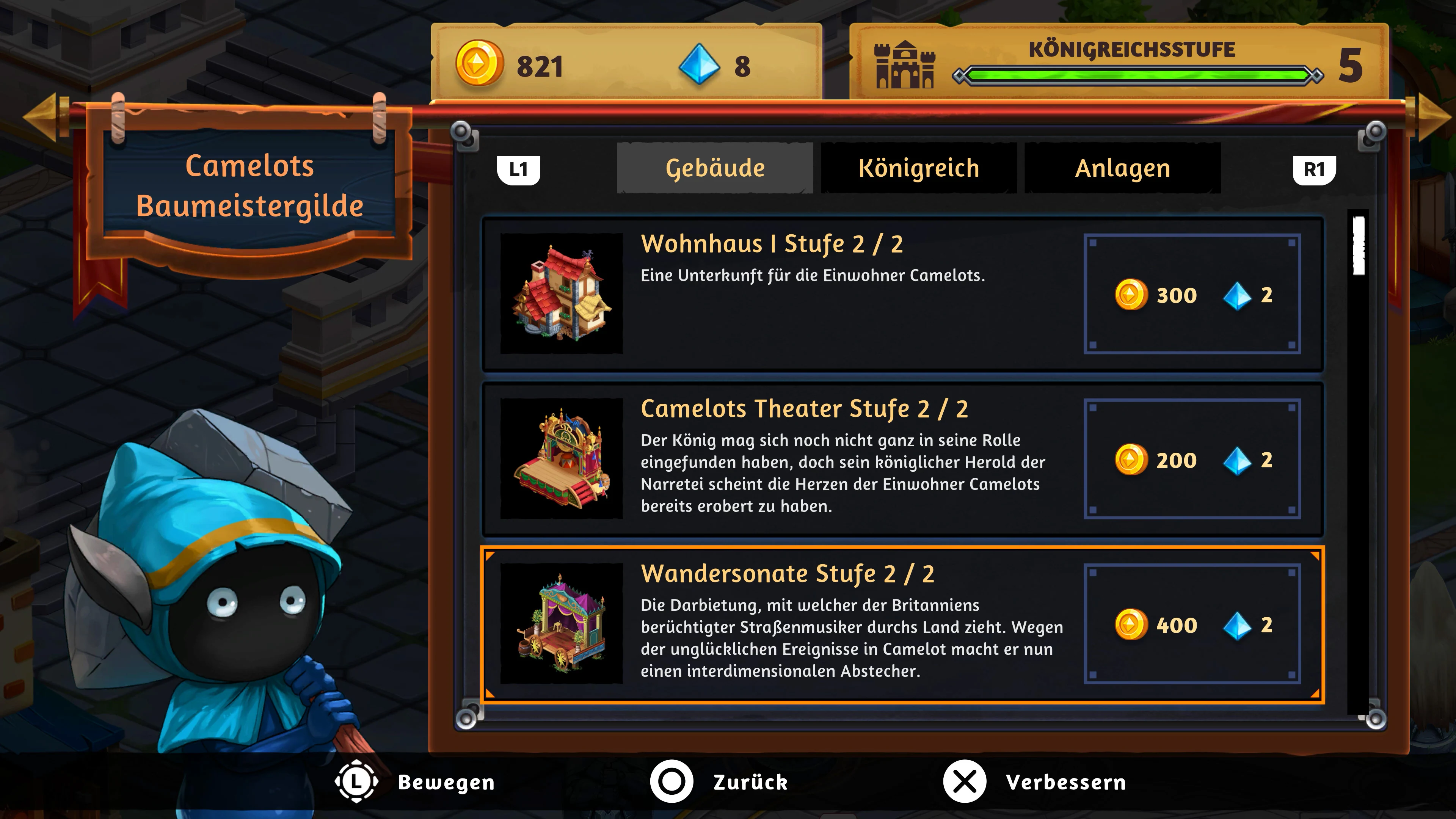This screenshot has height=819, width=1456.
Task: Click the circle Zurück control at the bottom
Action: coord(672,783)
